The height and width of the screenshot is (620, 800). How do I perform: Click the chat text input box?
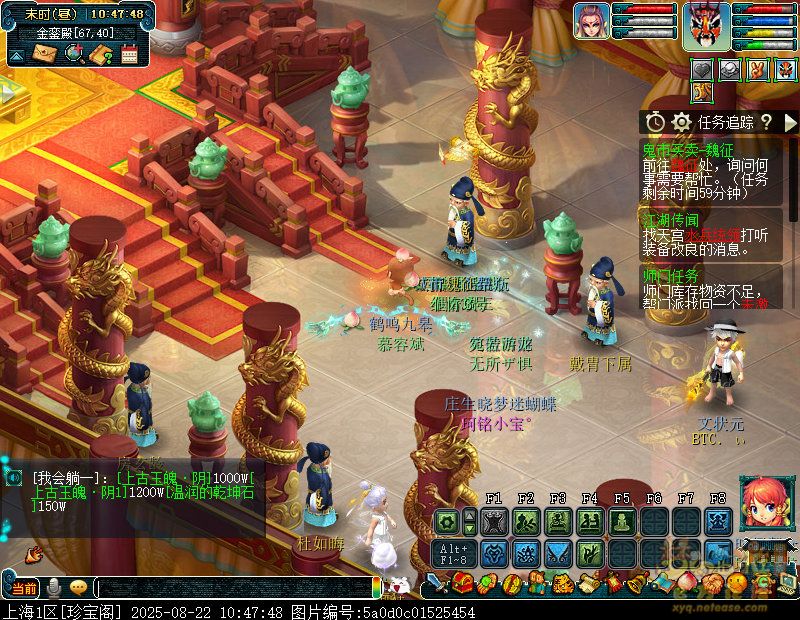[x=230, y=587]
